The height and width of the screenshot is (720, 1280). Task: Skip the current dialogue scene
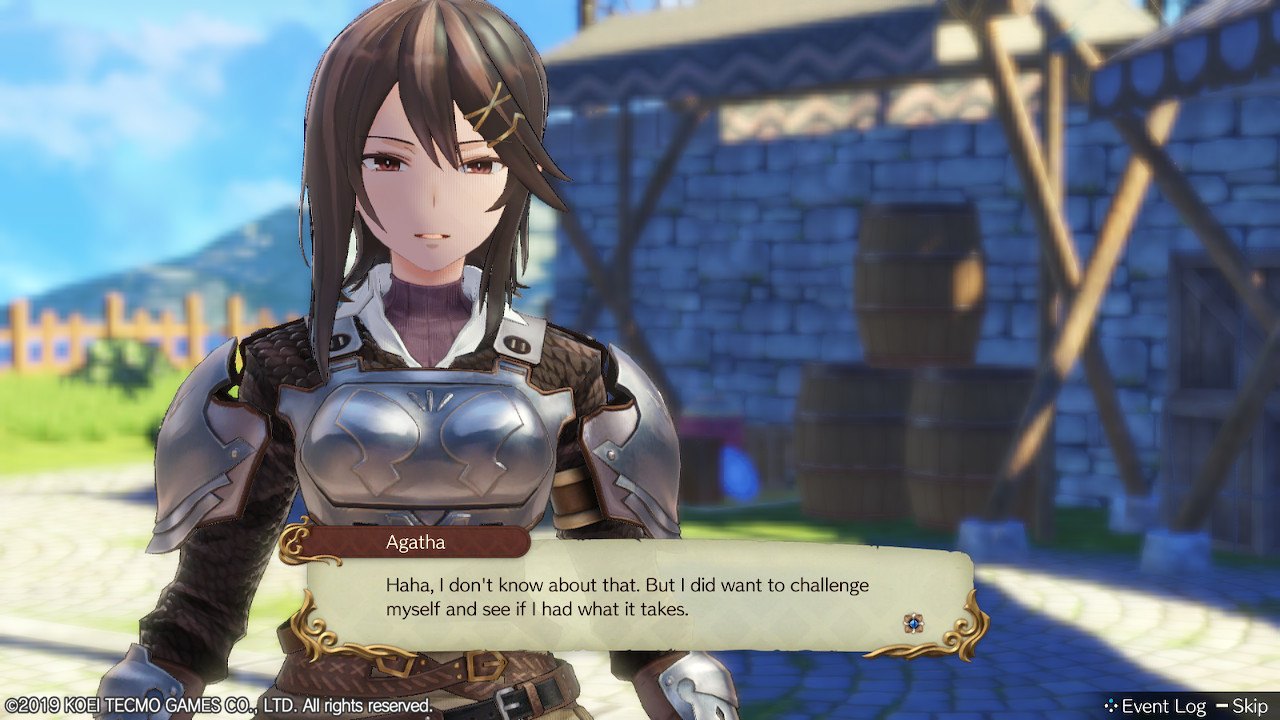[1249, 706]
